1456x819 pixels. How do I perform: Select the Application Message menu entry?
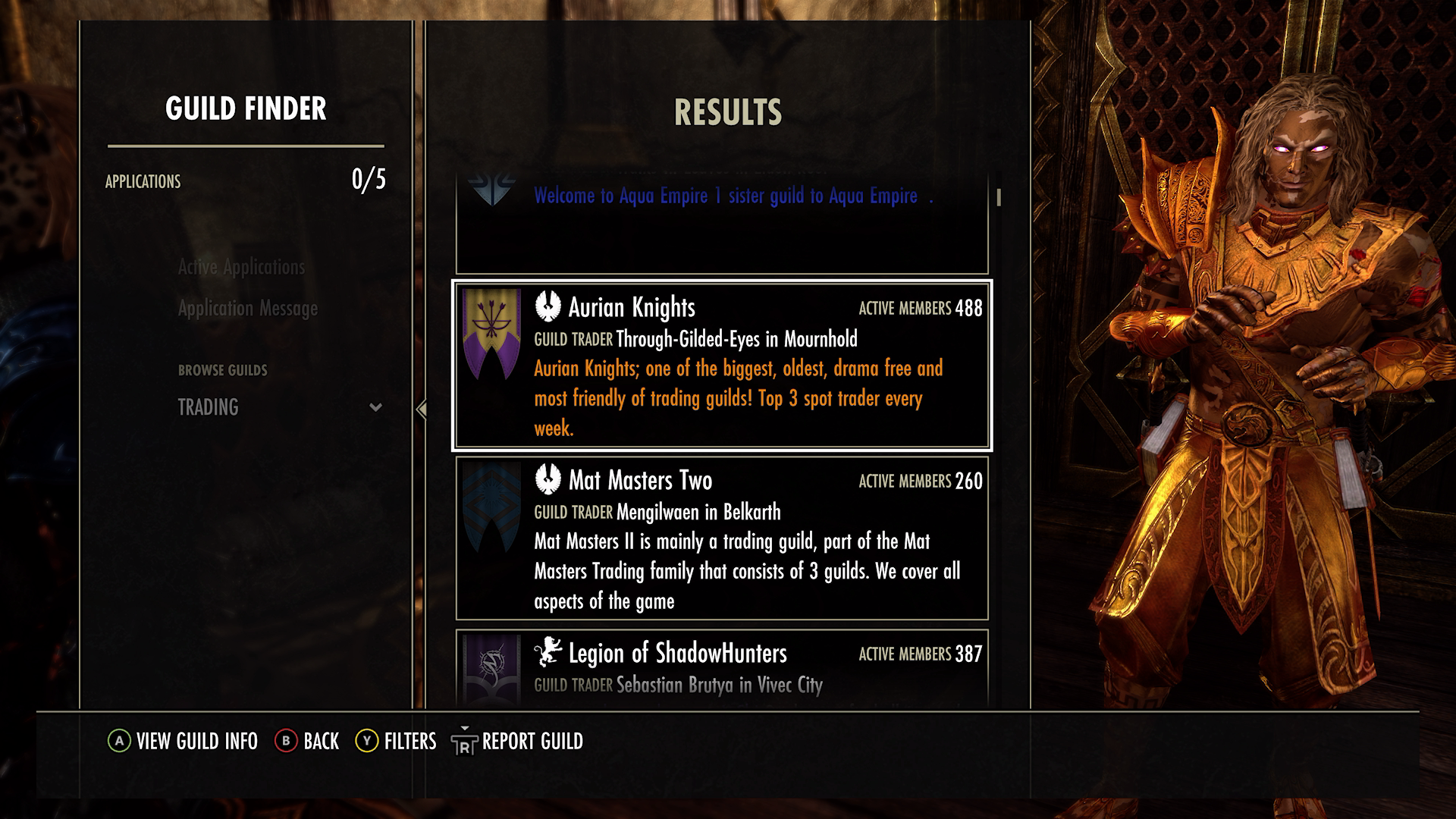click(x=248, y=308)
